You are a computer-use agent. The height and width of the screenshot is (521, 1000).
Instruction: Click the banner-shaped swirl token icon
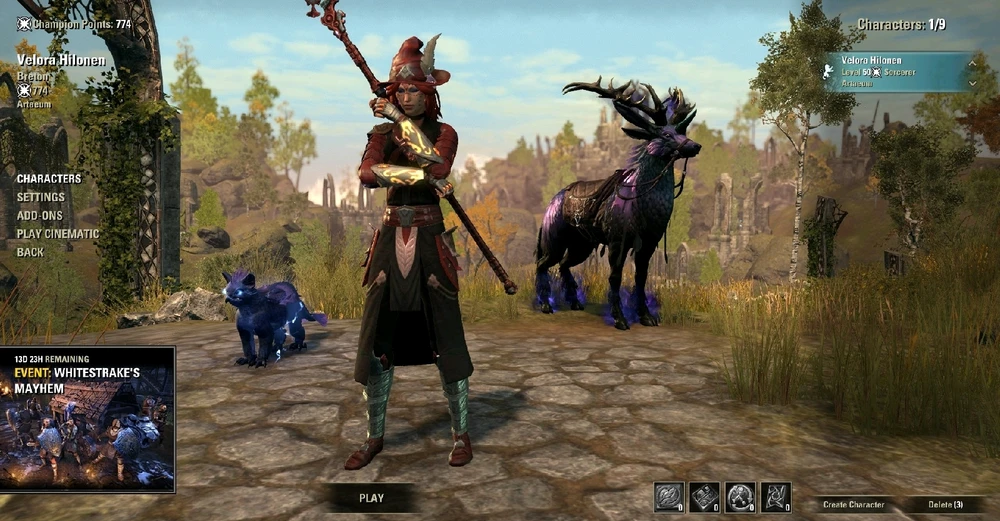pyautogui.click(x=775, y=497)
